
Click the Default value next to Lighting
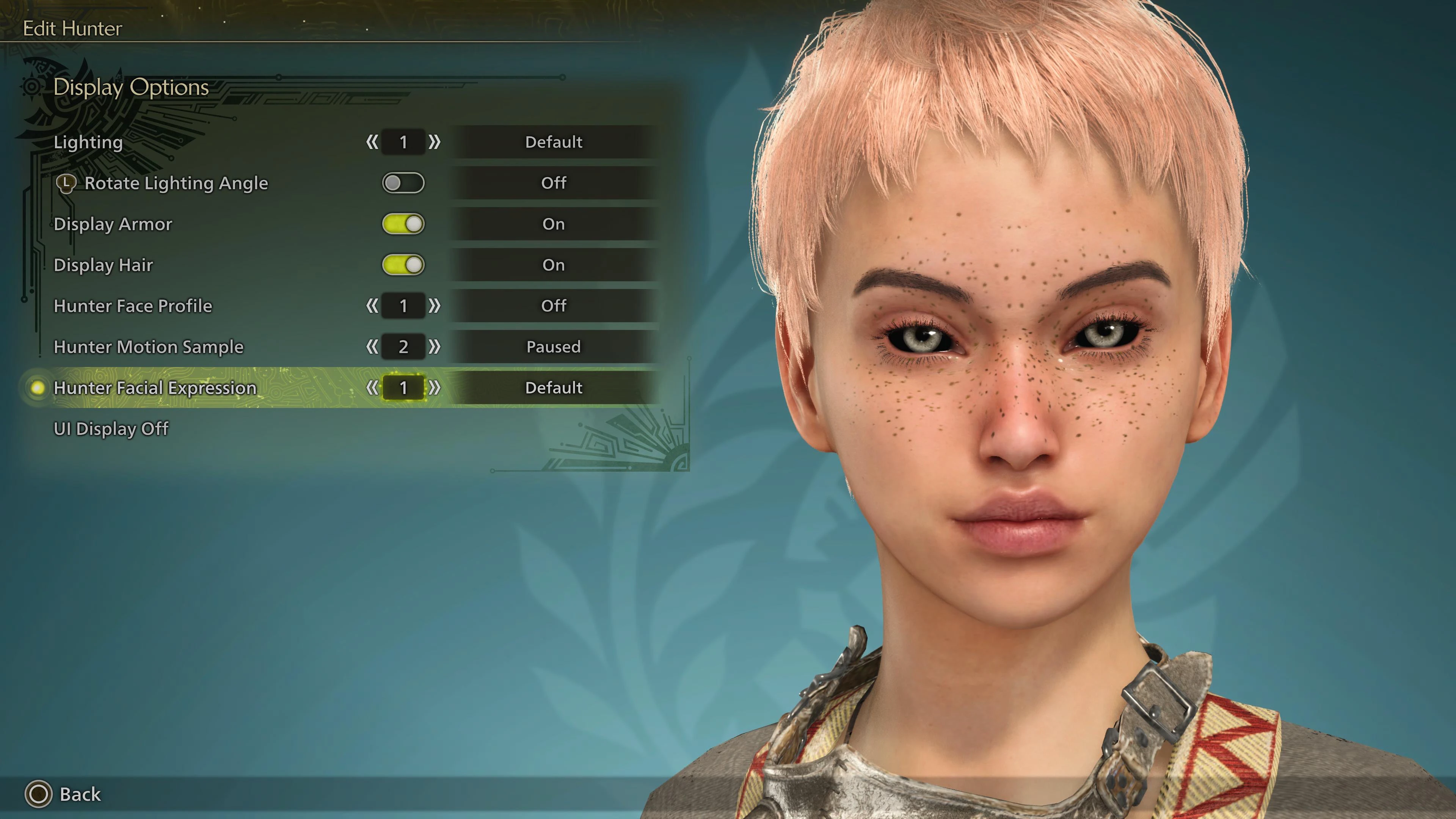tap(553, 143)
